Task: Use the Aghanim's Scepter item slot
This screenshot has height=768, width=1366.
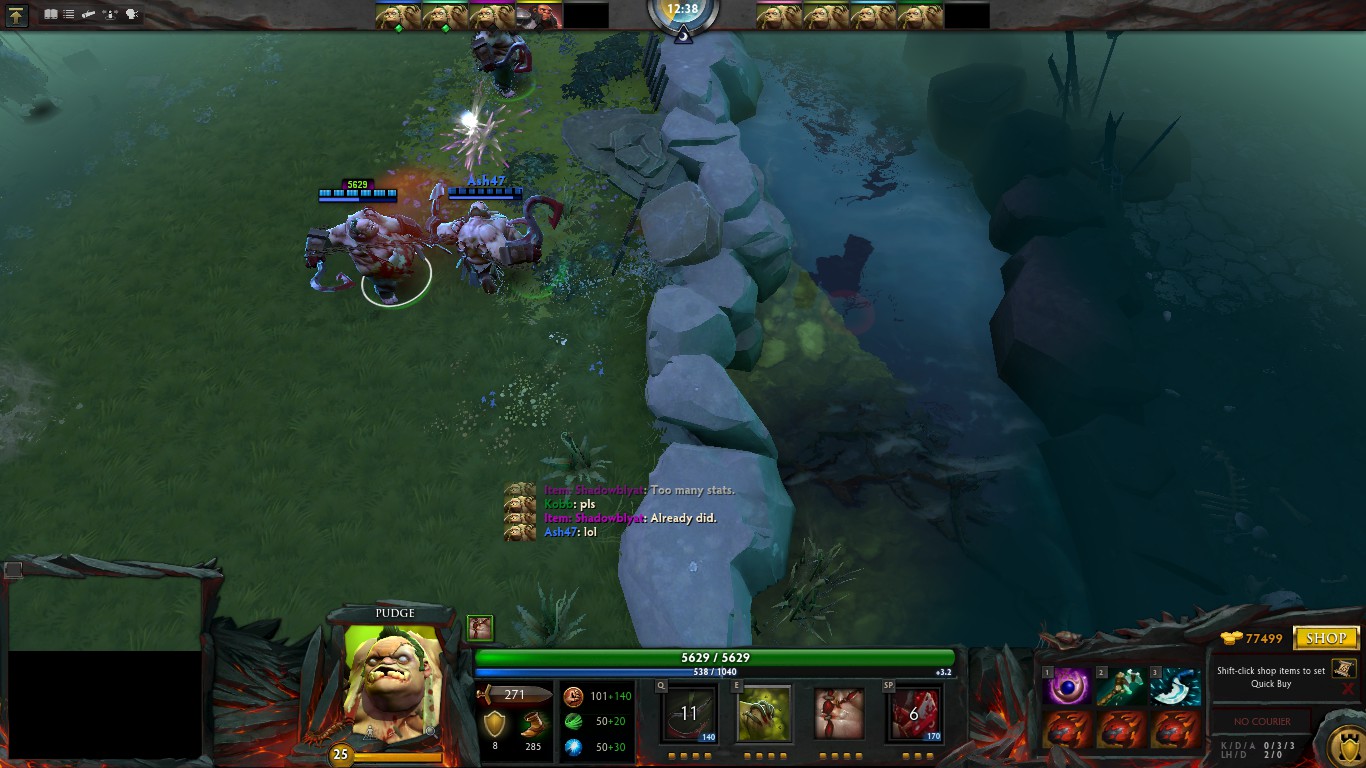Action: [1121, 687]
